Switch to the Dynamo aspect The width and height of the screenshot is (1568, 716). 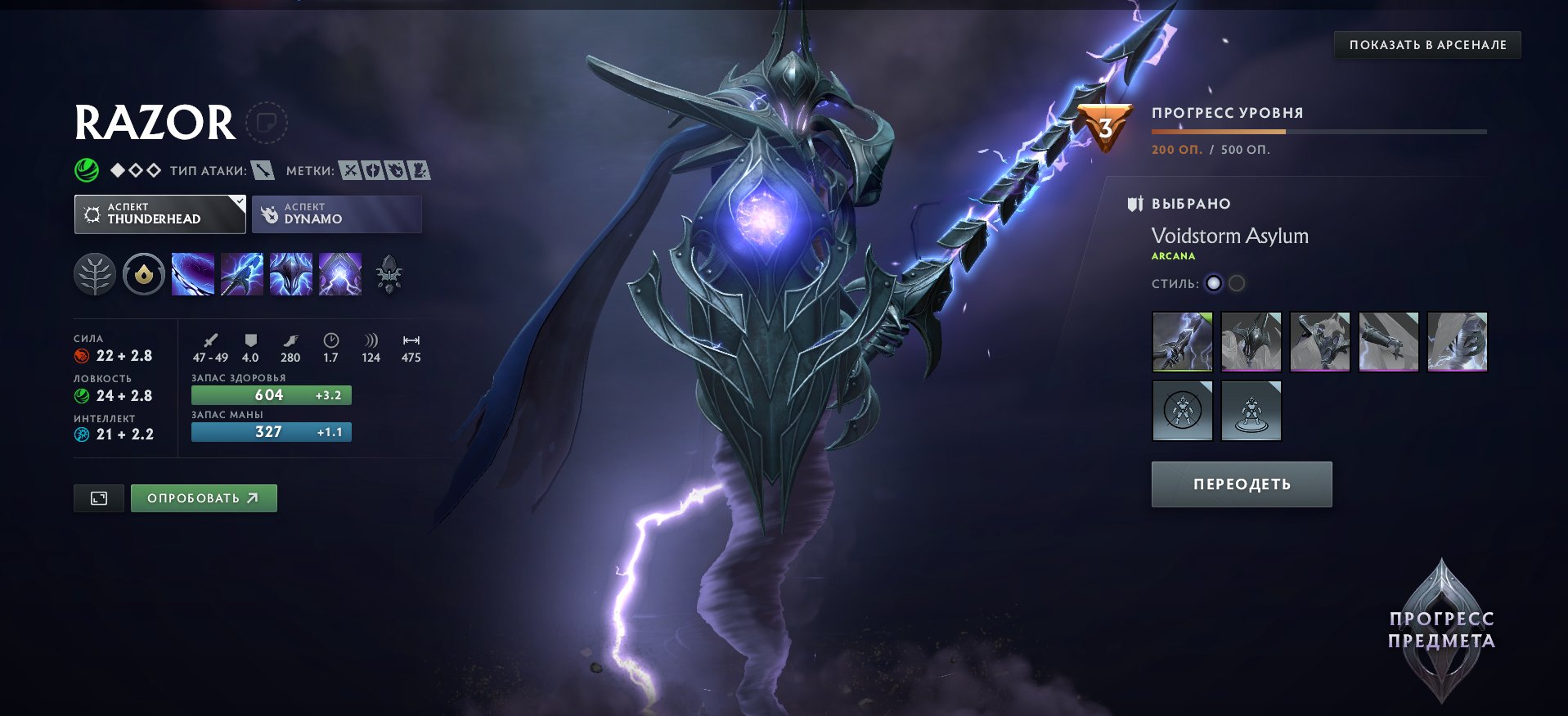point(336,214)
